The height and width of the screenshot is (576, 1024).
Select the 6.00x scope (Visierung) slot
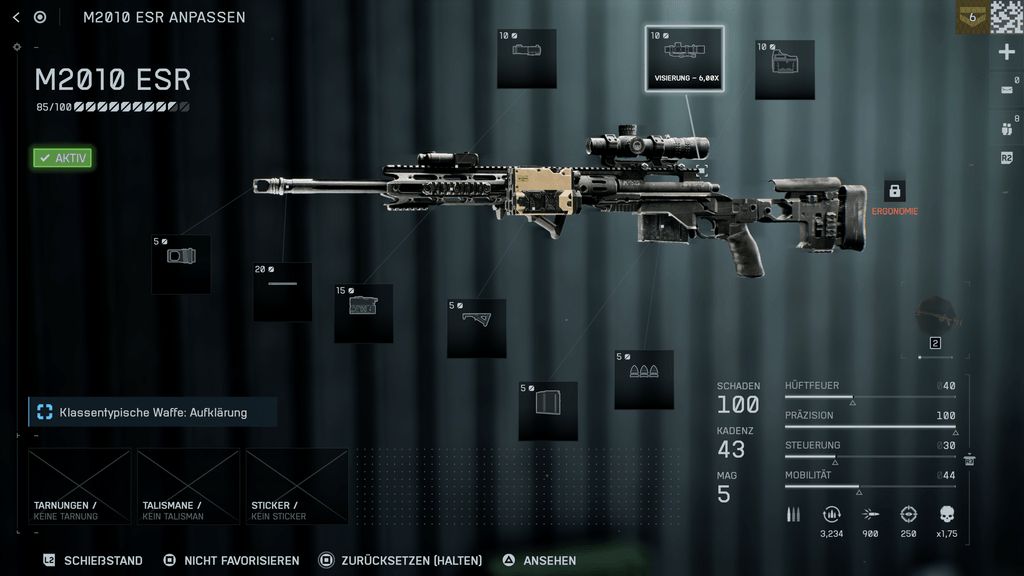[x=684, y=59]
